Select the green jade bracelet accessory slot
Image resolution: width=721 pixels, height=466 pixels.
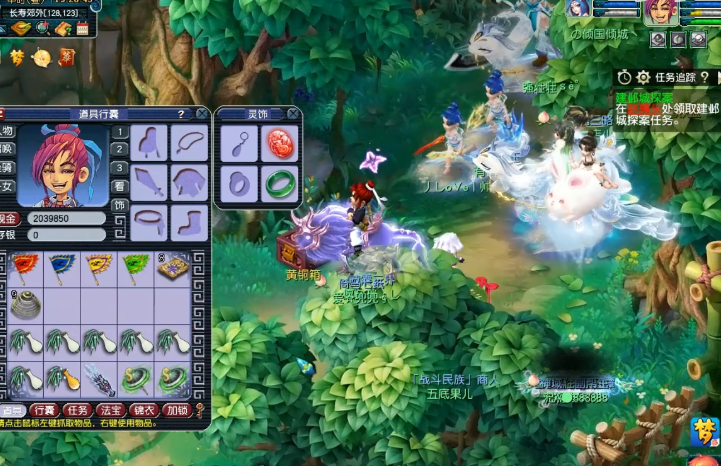[x=279, y=184]
